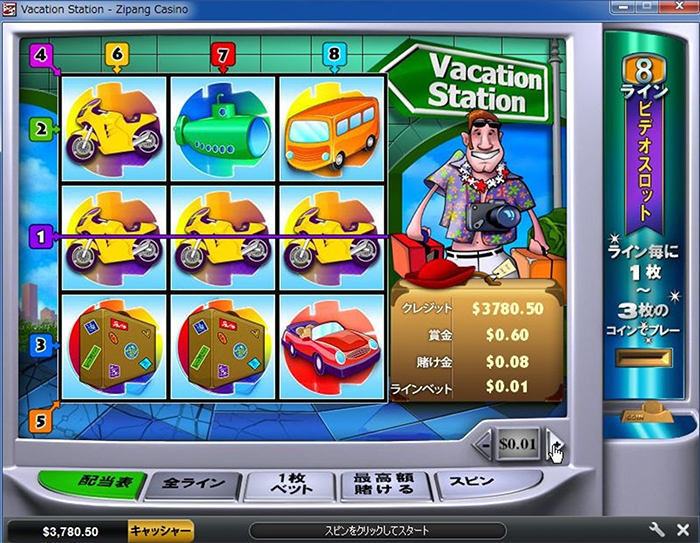
Task: Choose payline marker number 4
Action: click(x=41, y=55)
